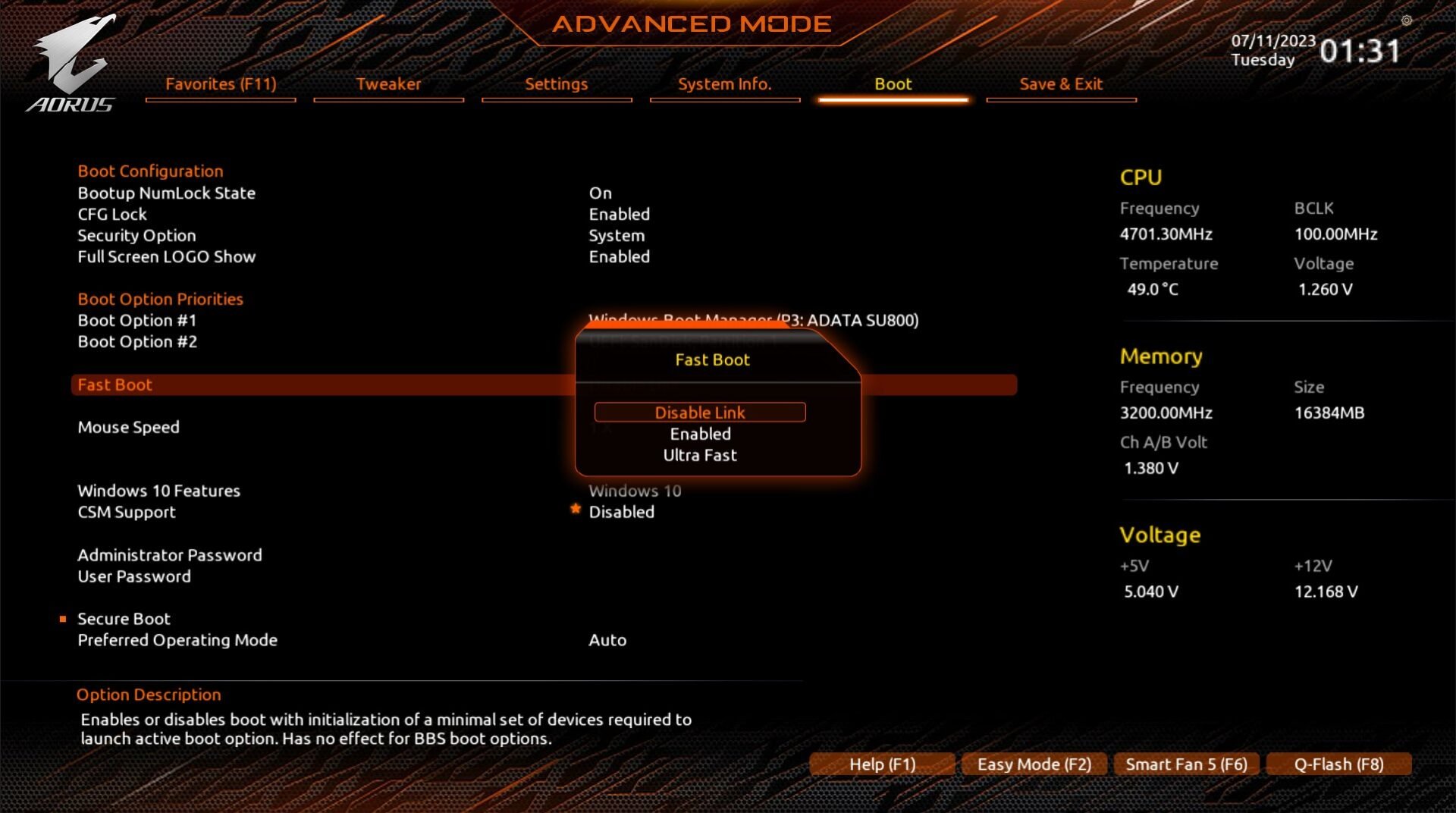This screenshot has width=1456, height=813.
Task: Open Smart Fan 5 (F6)
Action: click(x=1186, y=764)
